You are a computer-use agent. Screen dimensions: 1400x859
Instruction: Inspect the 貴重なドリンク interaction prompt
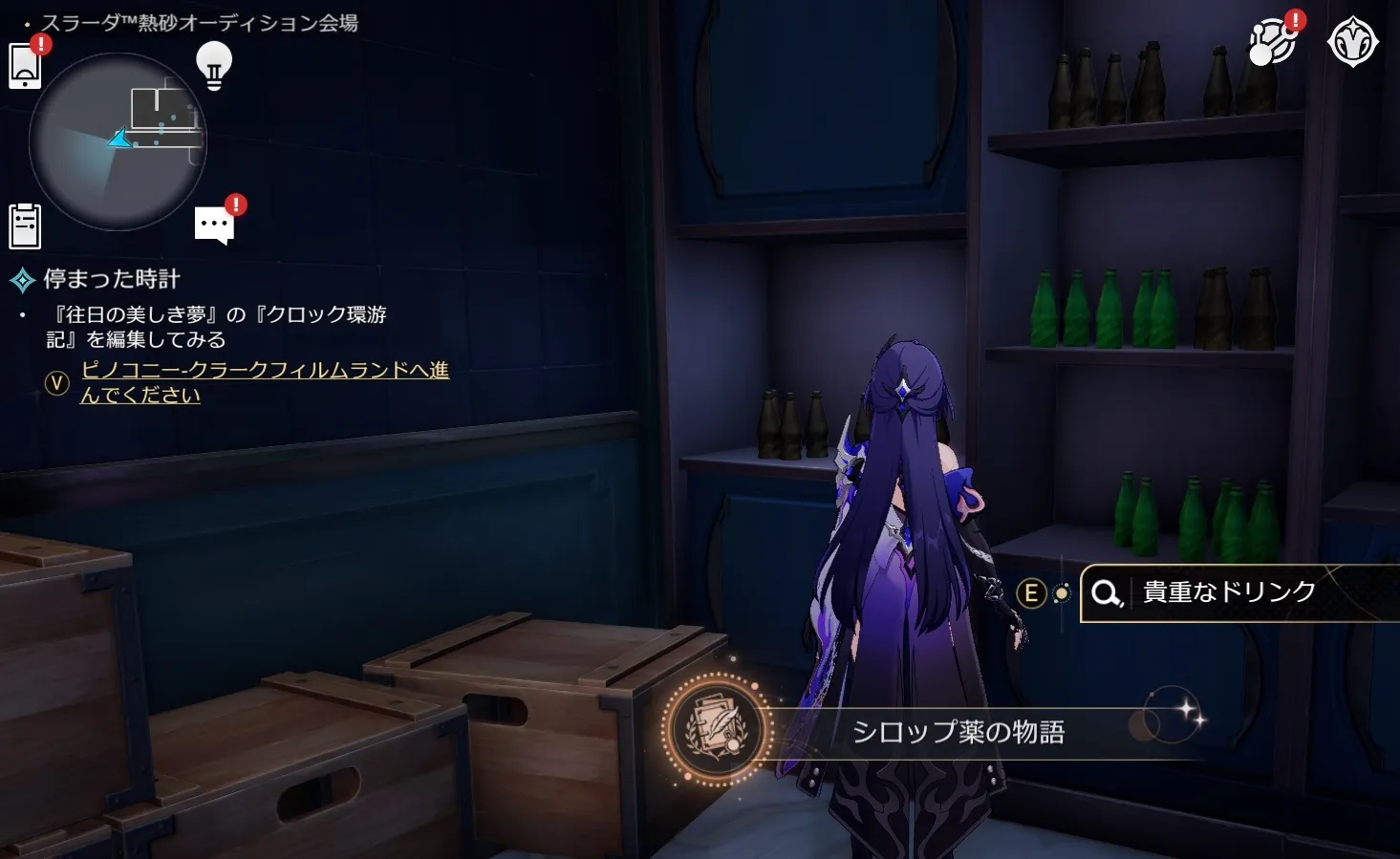[x=1229, y=592]
